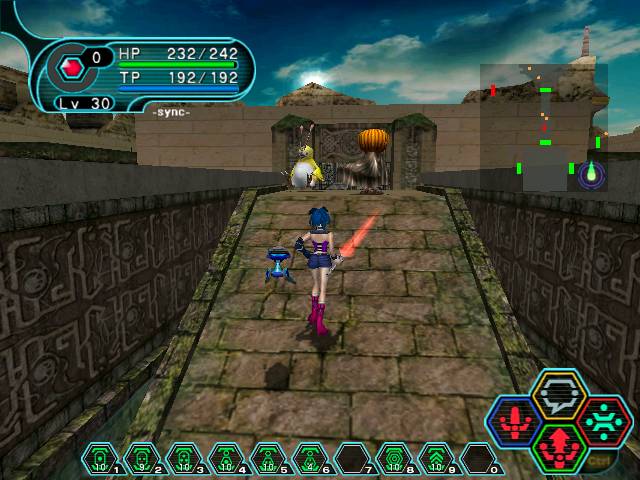This screenshot has height=480, width=640.
Task: Open the yellow speech bubble chat action
Action: (557, 394)
